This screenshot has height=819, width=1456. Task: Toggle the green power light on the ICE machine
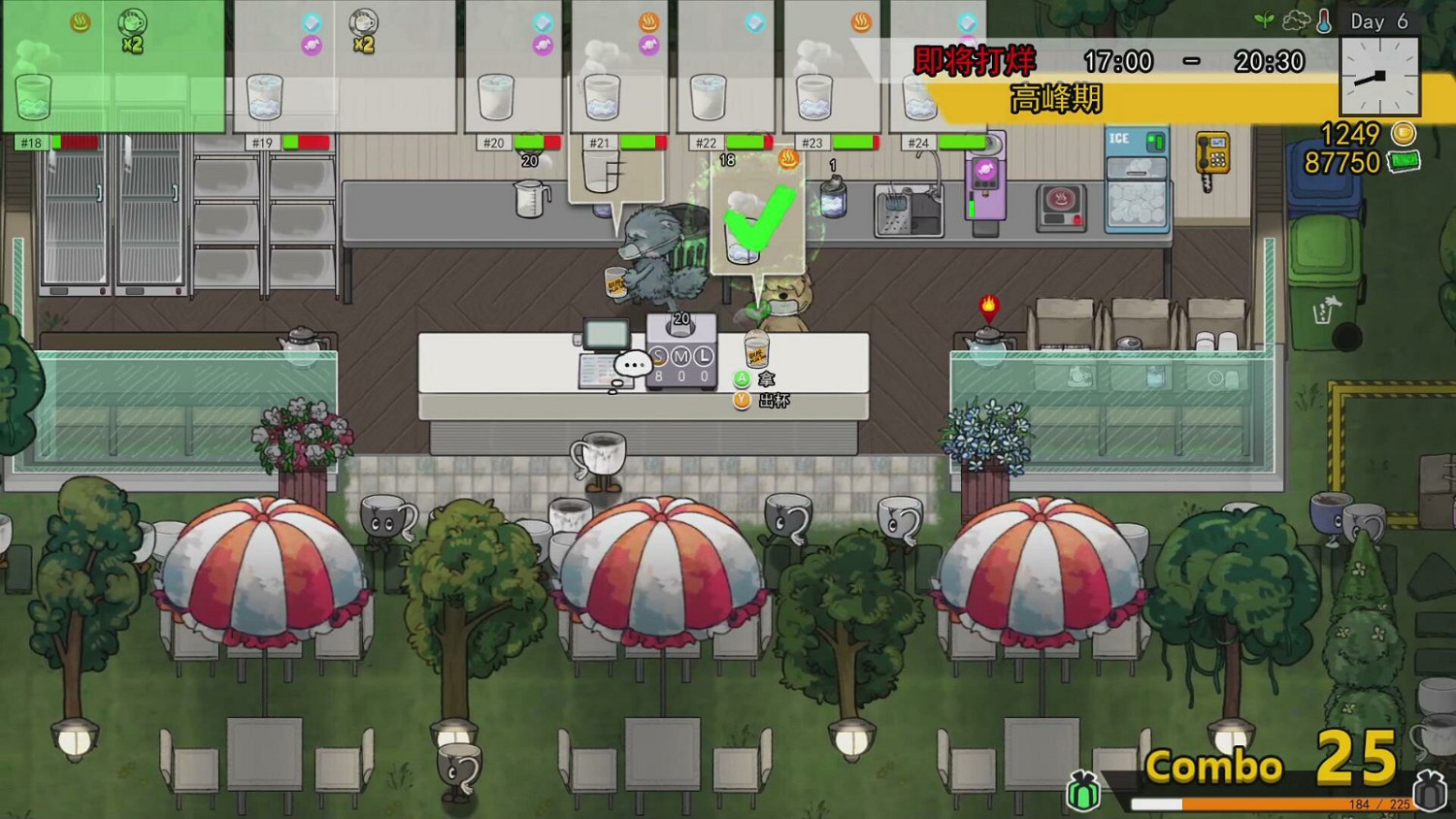1151,138
